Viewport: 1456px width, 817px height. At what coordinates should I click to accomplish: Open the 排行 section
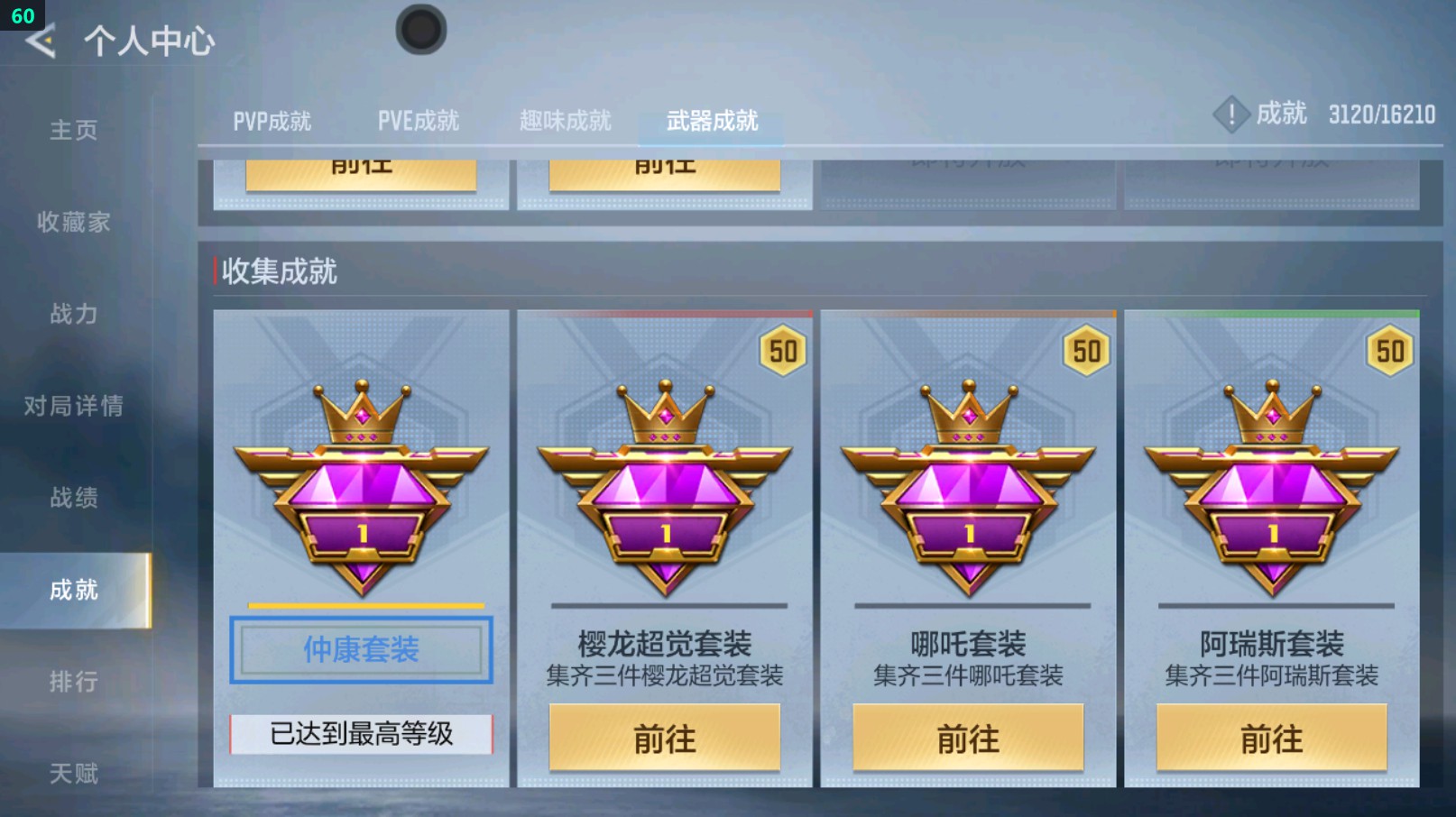coord(72,682)
